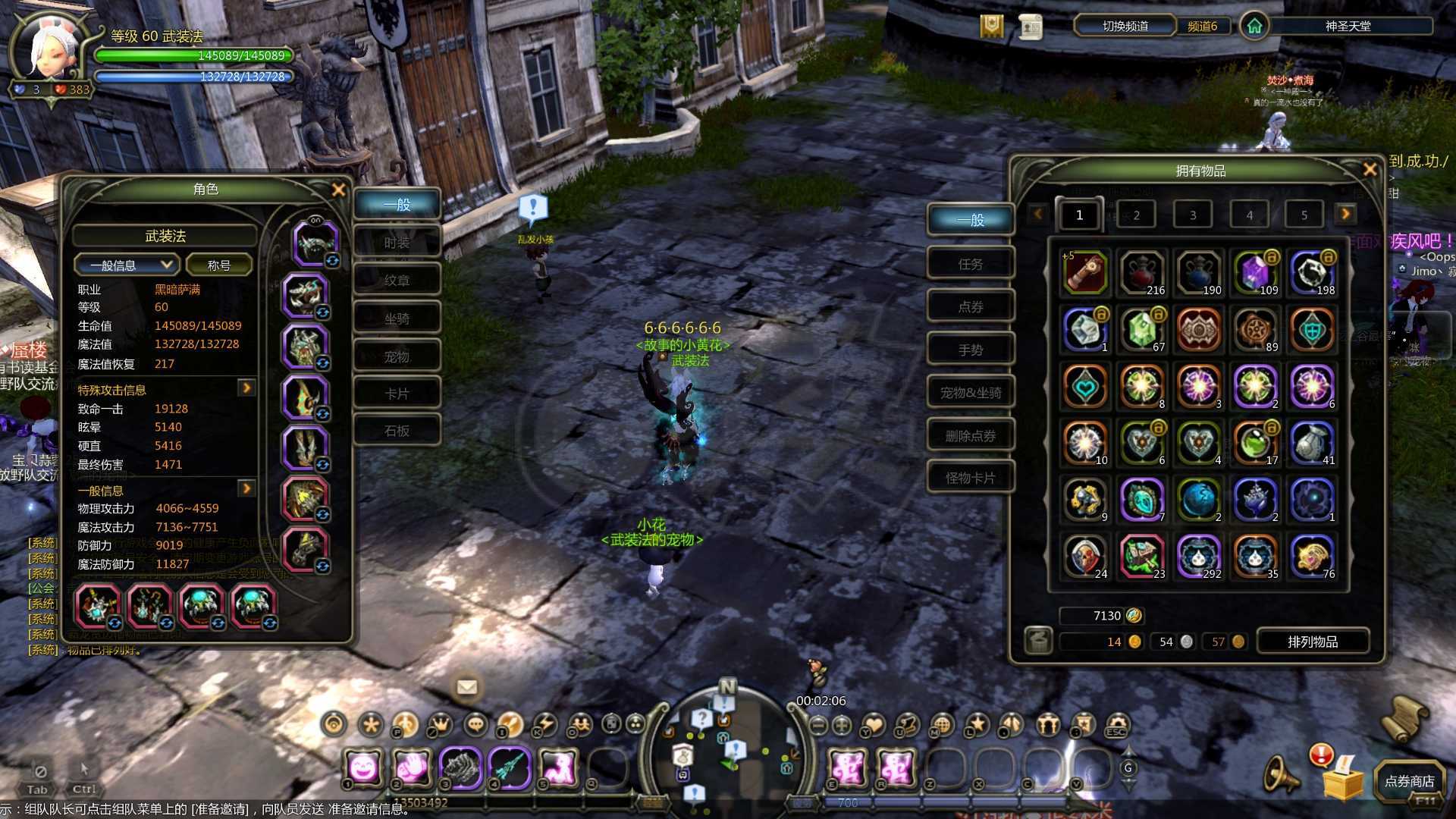Screen dimensions: 1456x819
Task: Select the 宠物 pet tab
Action: pos(397,356)
